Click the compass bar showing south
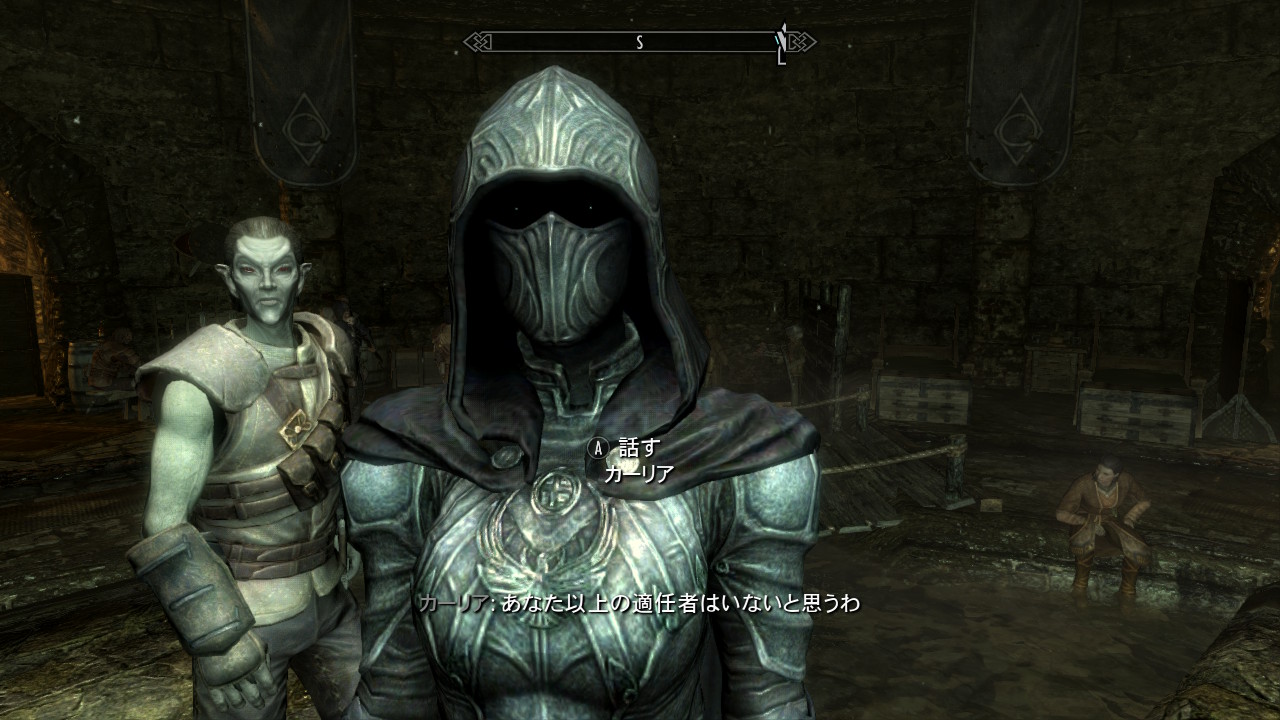Screen dimensions: 1280x720 pos(639,42)
